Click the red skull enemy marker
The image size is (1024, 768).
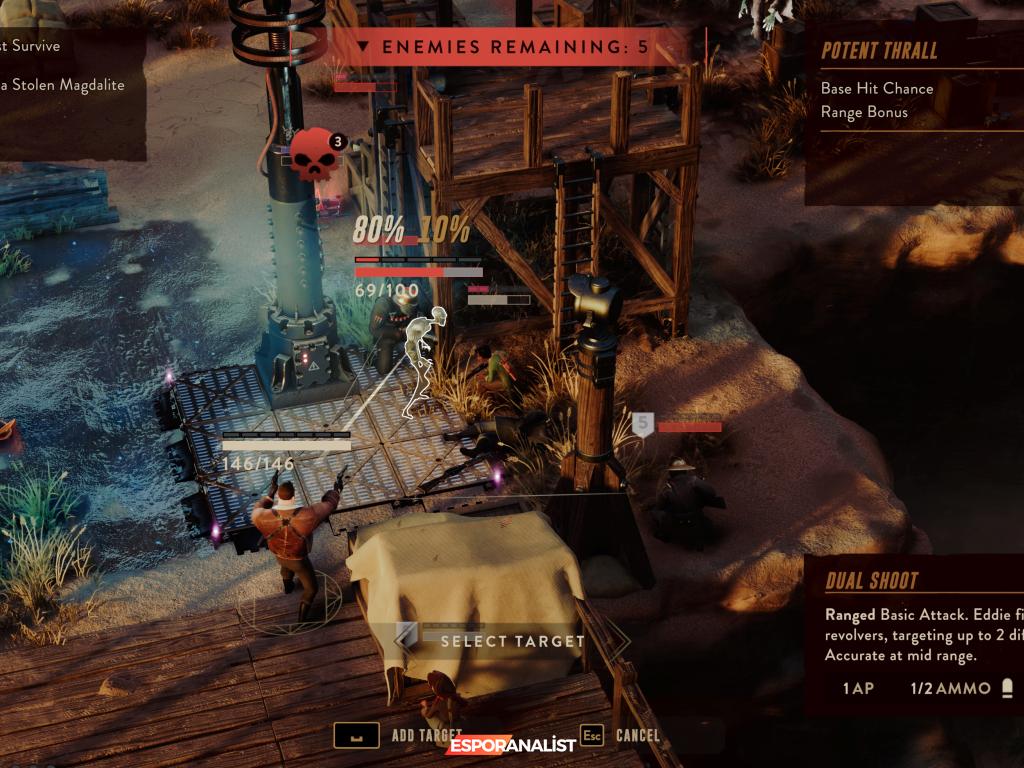click(x=313, y=157)
